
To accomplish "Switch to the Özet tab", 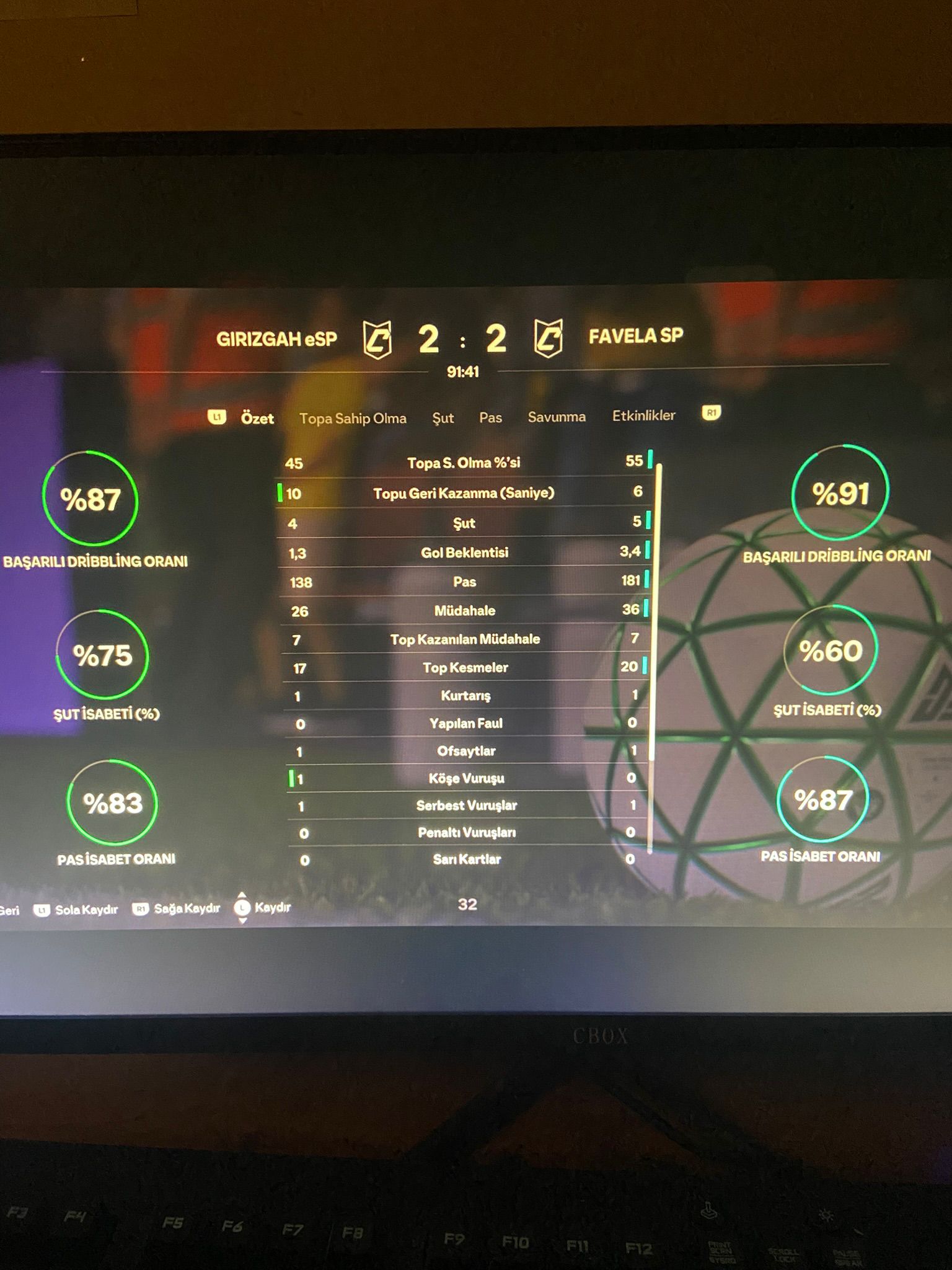I will 257,419.
